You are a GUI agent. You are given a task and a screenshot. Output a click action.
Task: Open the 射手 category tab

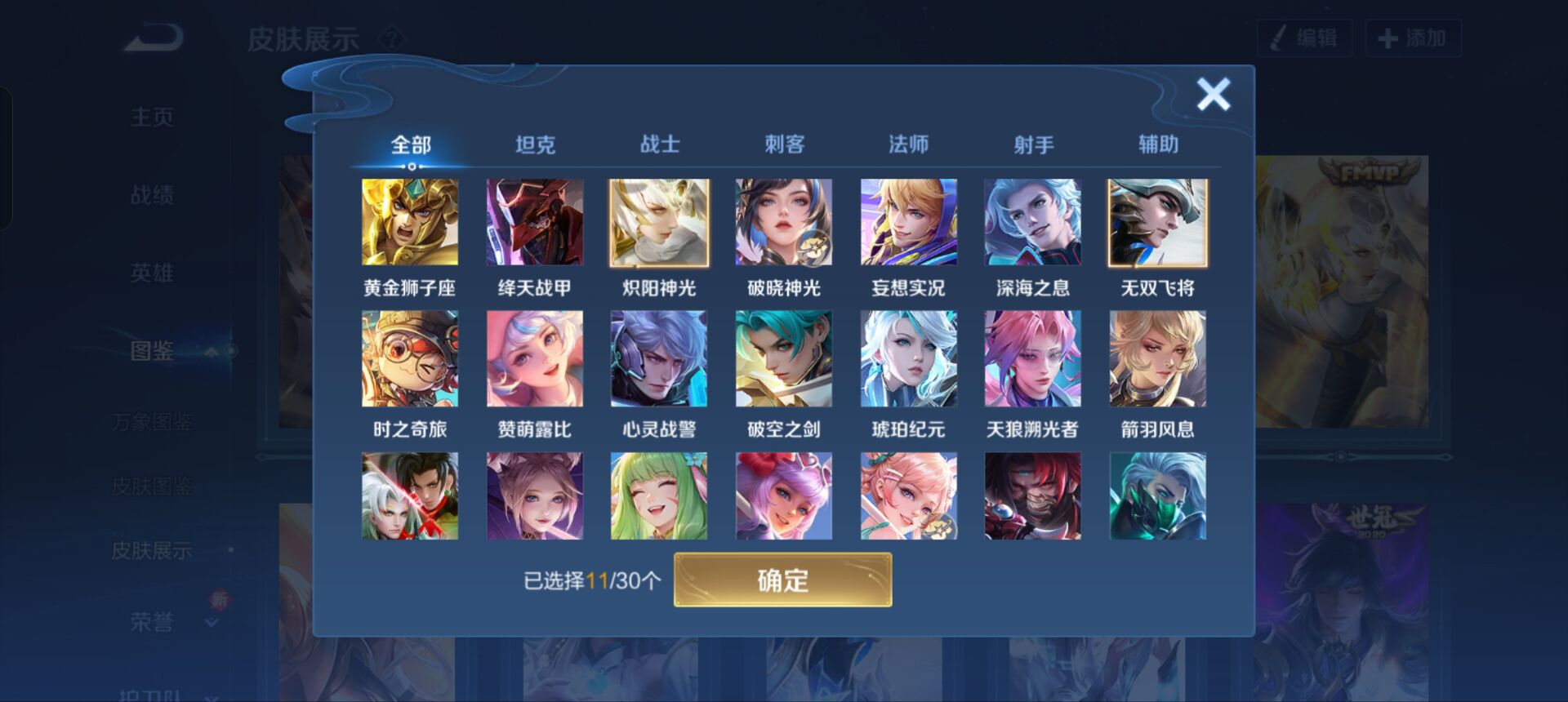click(x=1034, y=143)
